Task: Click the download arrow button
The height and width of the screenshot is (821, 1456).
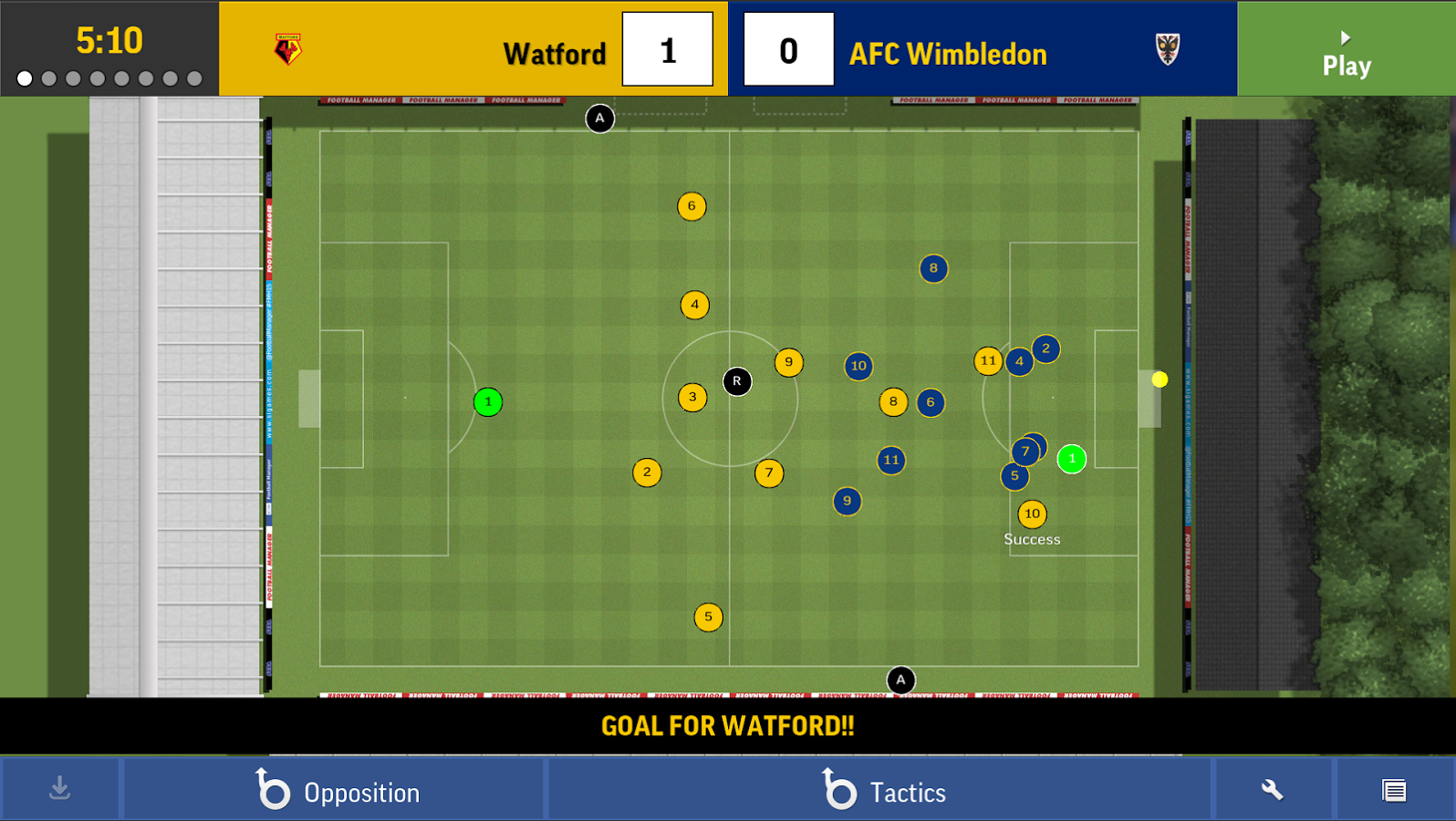Action: pos(60,788)
